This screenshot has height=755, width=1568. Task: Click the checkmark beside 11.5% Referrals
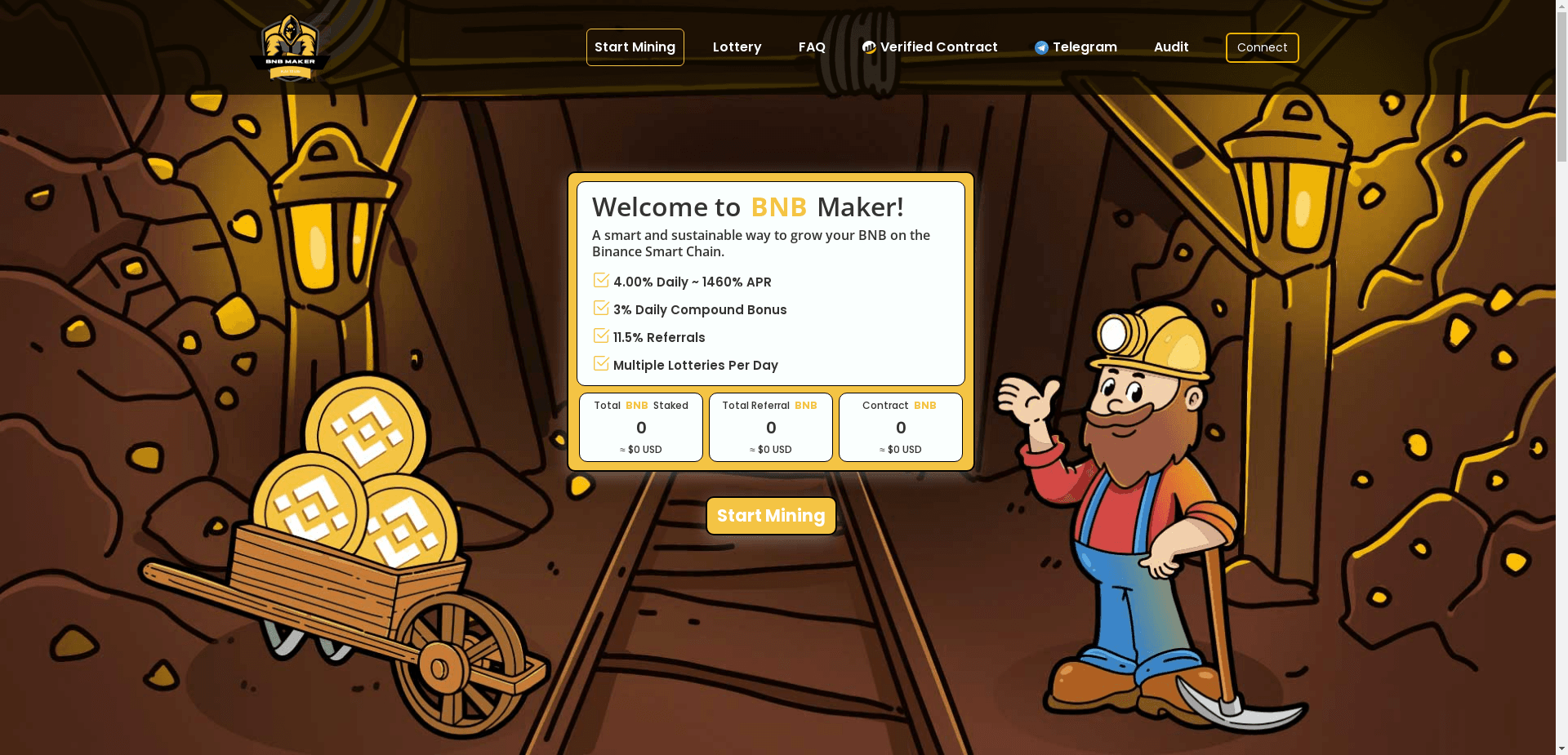601,335
